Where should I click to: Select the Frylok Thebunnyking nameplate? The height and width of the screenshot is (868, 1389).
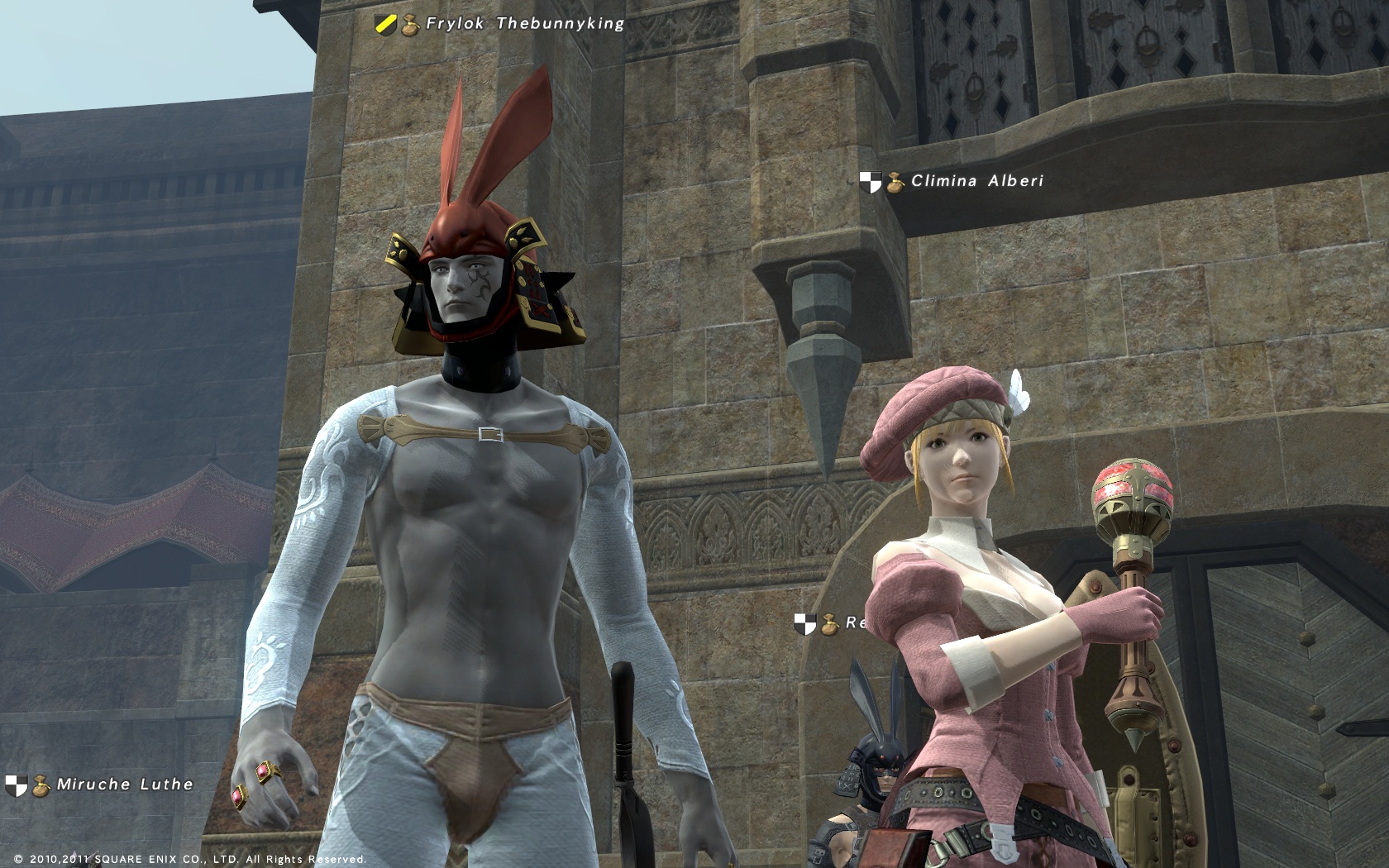coord(524,24)
